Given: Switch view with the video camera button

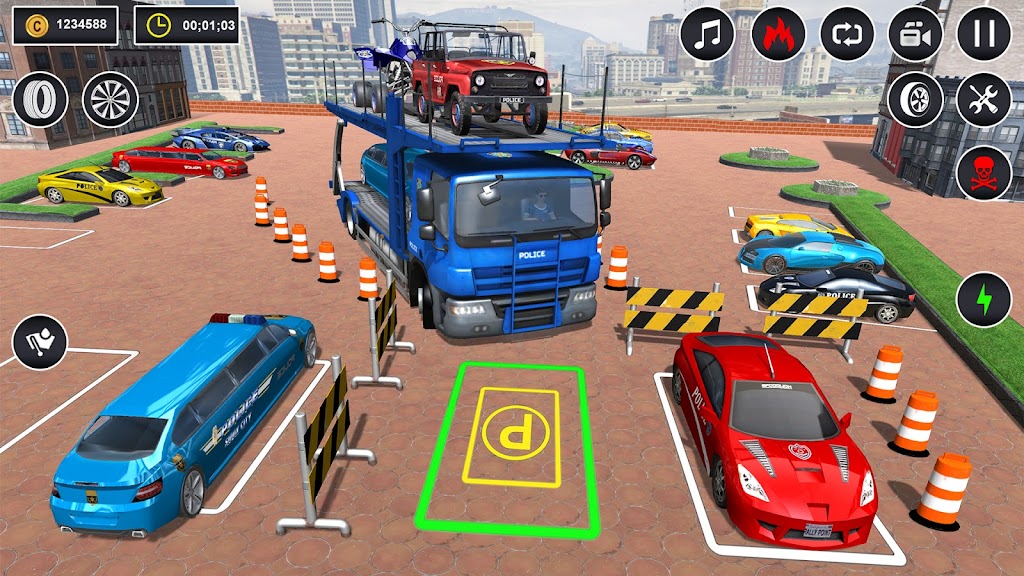Looking at the screenshot, I should click(916, 34).
